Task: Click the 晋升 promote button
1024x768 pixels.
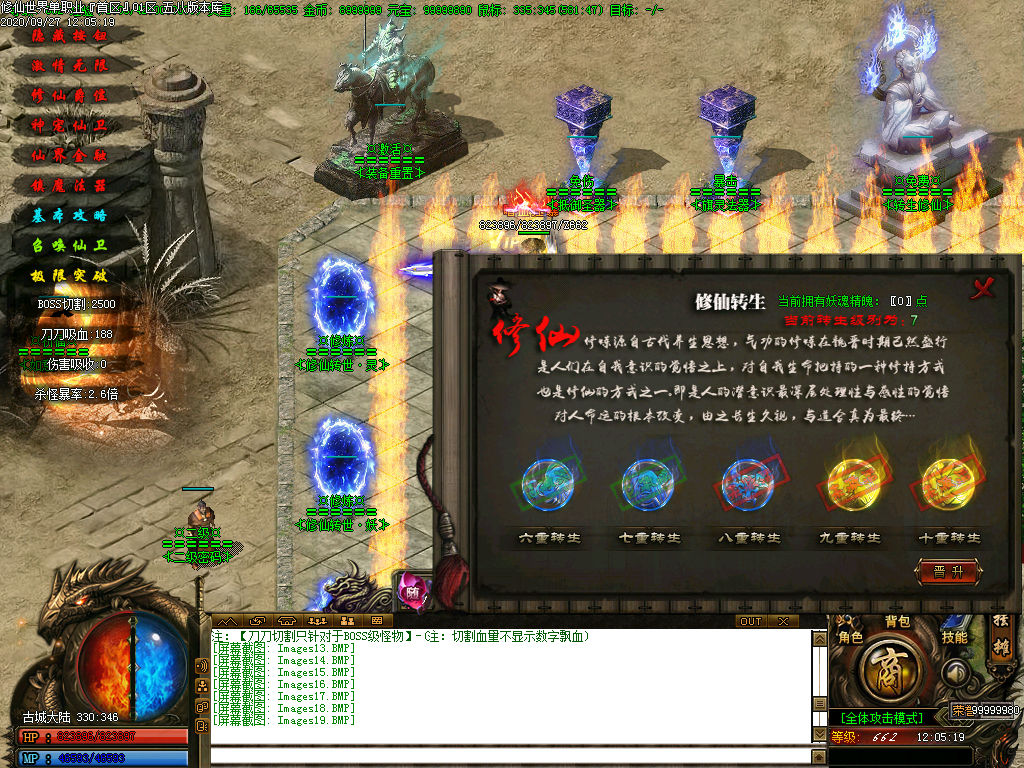Action: [948, 572]
